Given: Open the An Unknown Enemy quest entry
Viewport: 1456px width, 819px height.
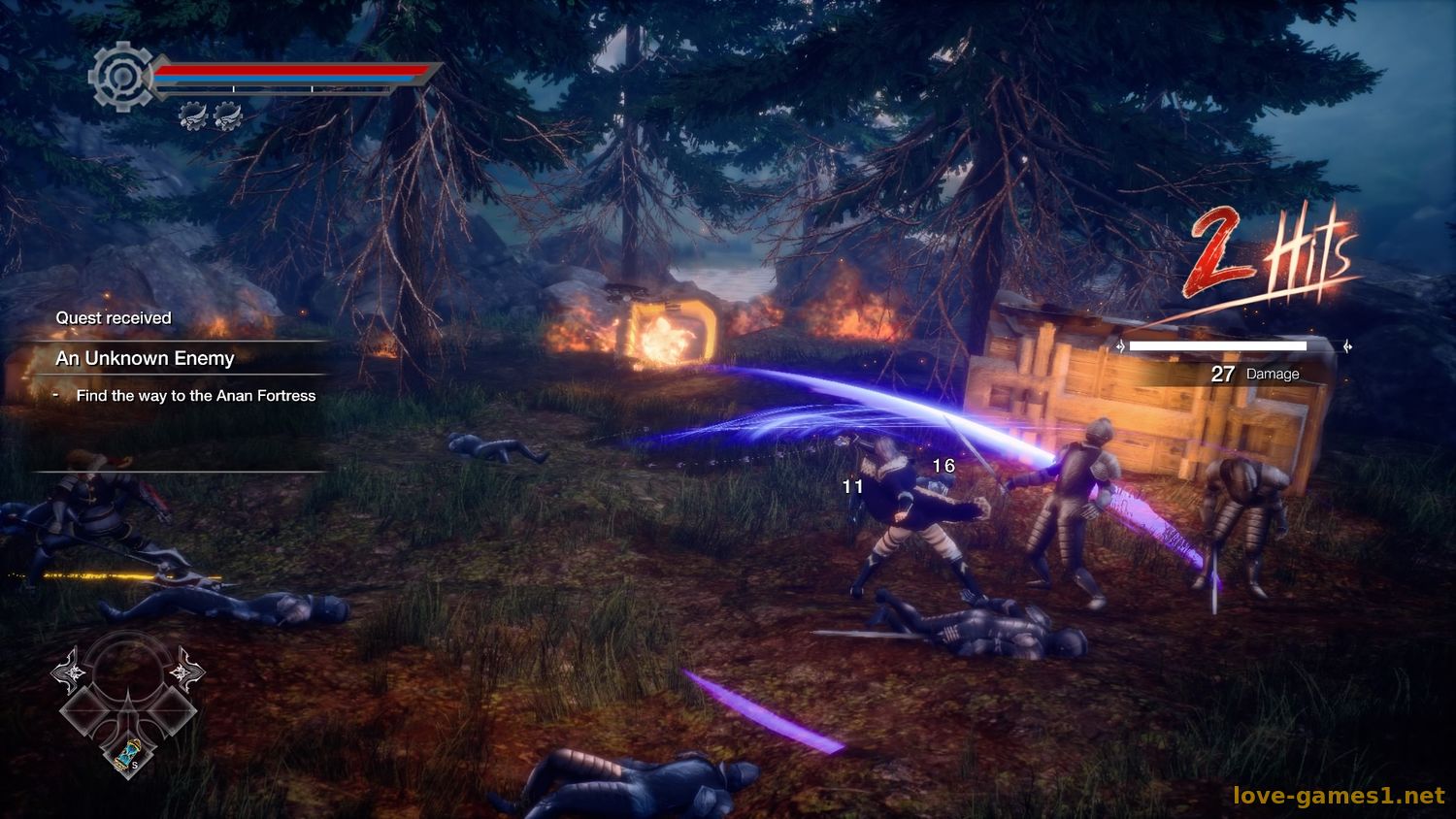Looking at the screenshot, I should [146, 358].
